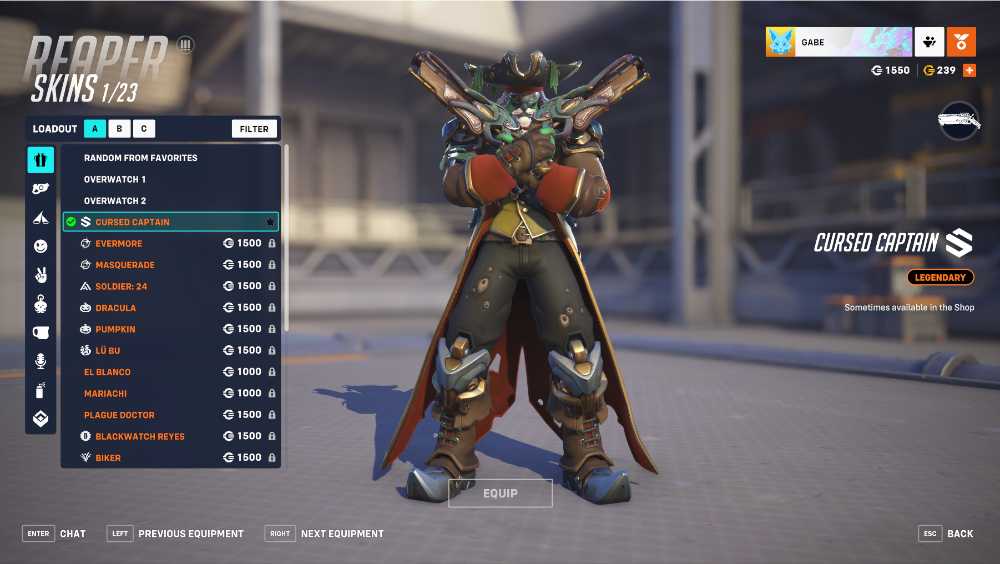Preview the Blackwatch Reyes skin
This screenshot has width=1000, height=564.
(139, 437)
